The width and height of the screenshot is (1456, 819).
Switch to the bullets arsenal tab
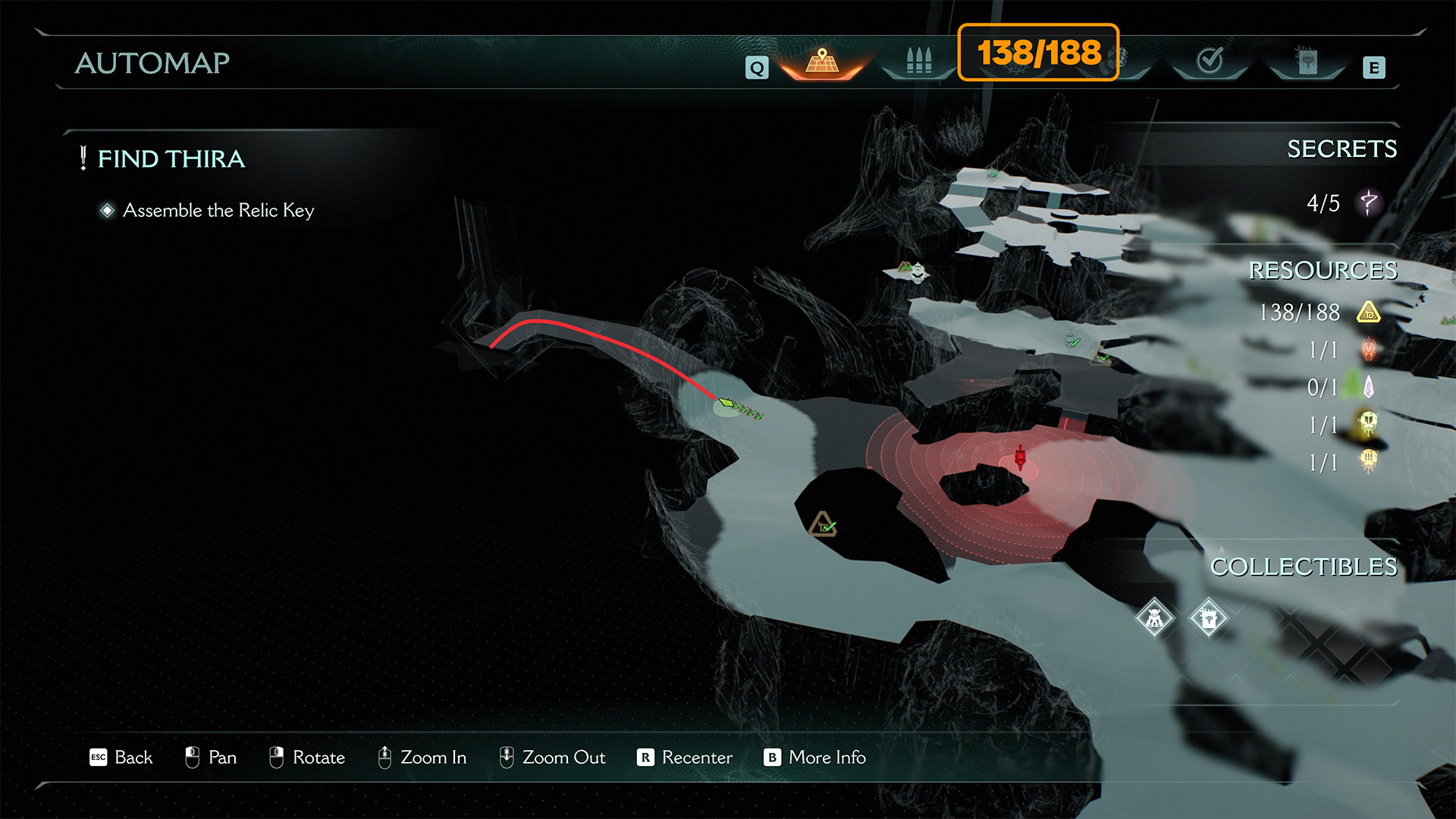click(x=918, y=61)
